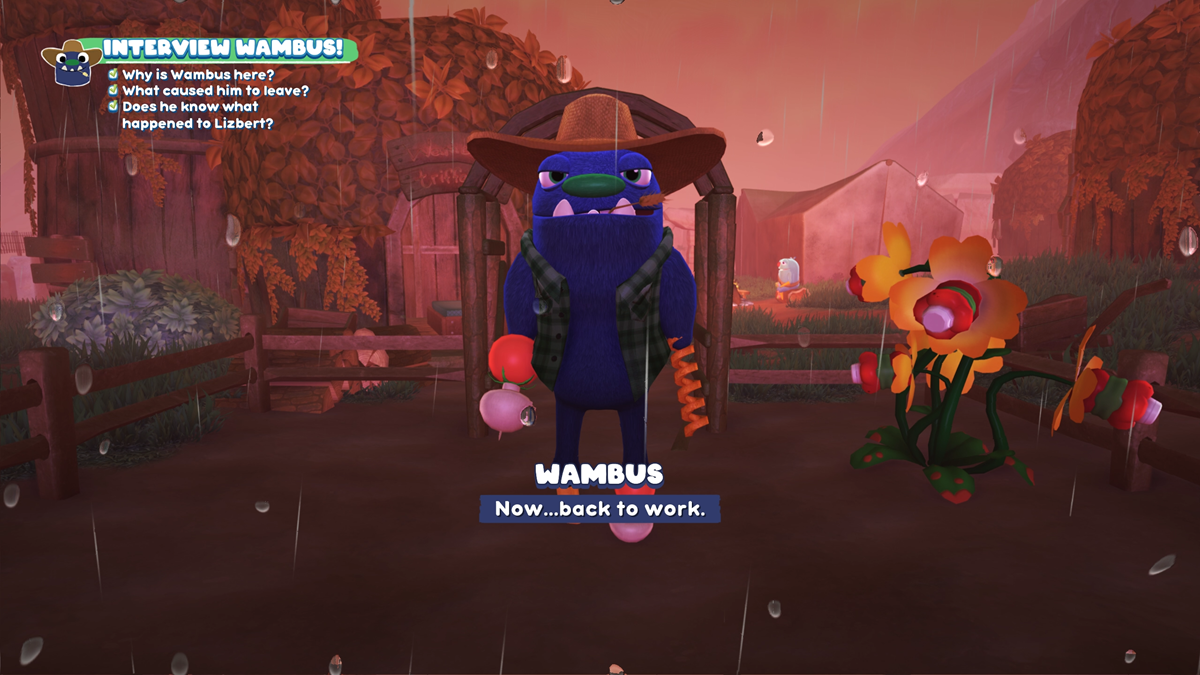Image resolution: width=1200 pixels, height=675 pixels.
Task: Click the "Why is Wambus here?" objective
Action: [x=198, y=75]
